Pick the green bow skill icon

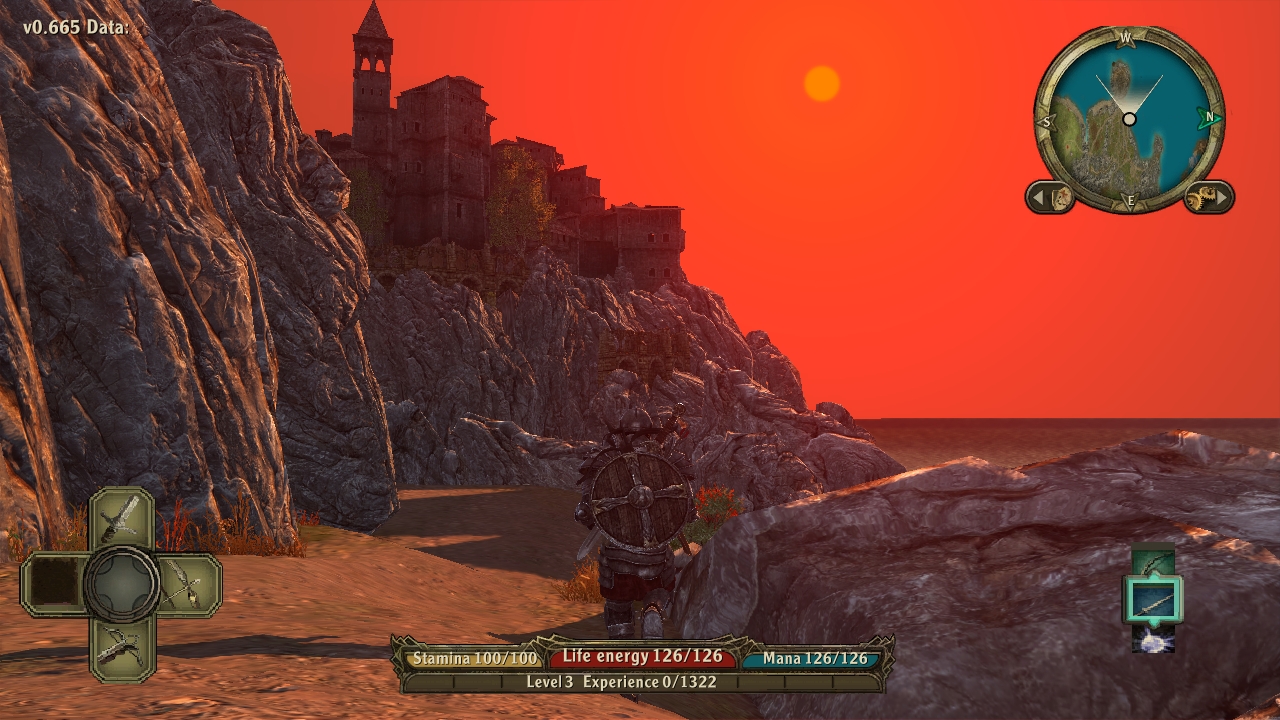(1153, 562)
